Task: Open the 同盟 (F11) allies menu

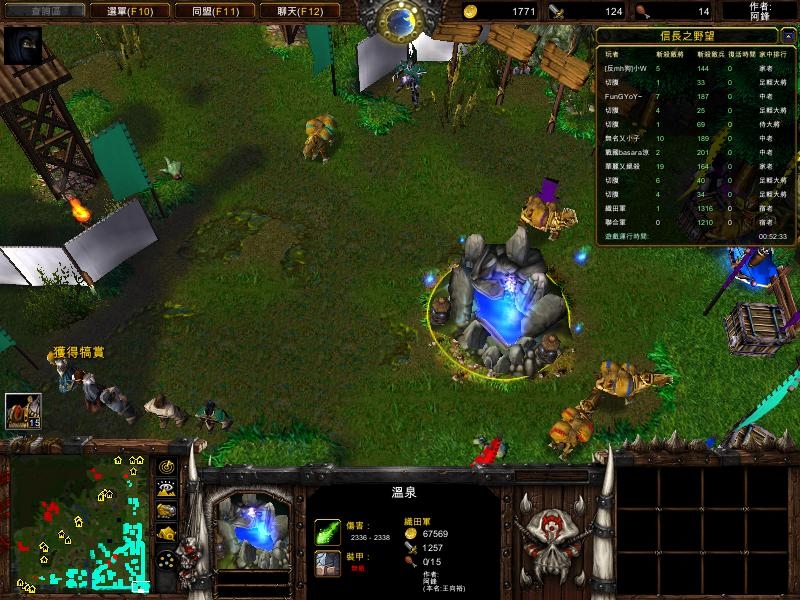Action: click(x=215, y=11)
